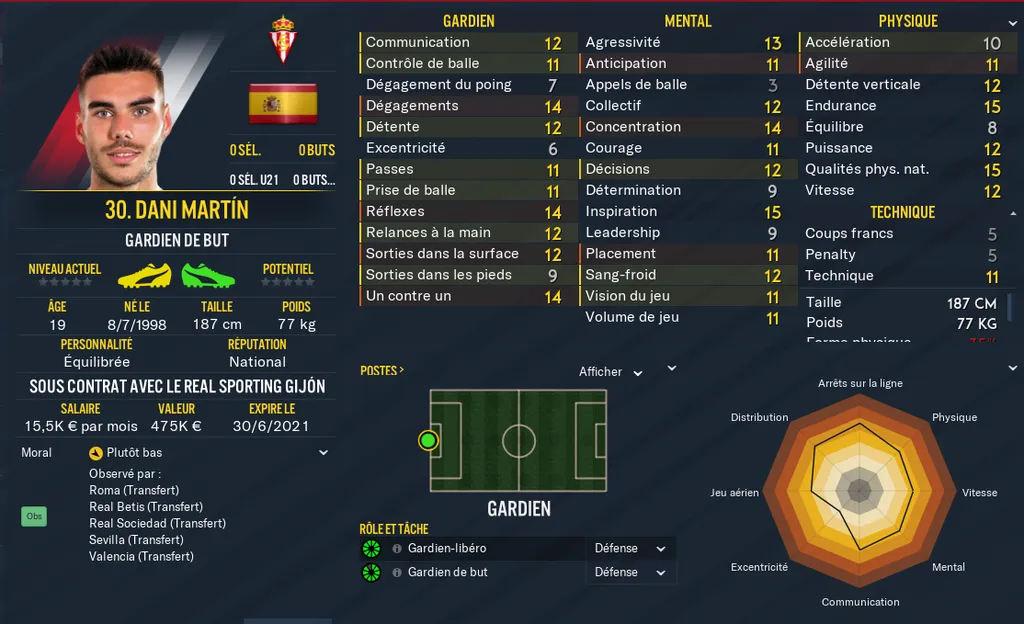Open the Défense duty dropdown for Gardien-libéro

630,549
